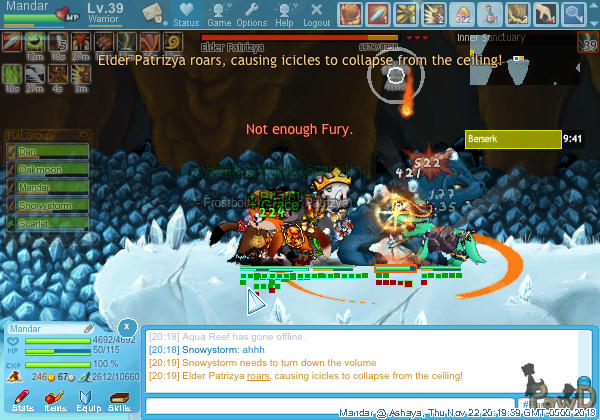Select Scarlet in the group list
The image size is (600, 420).
point(48,223)
